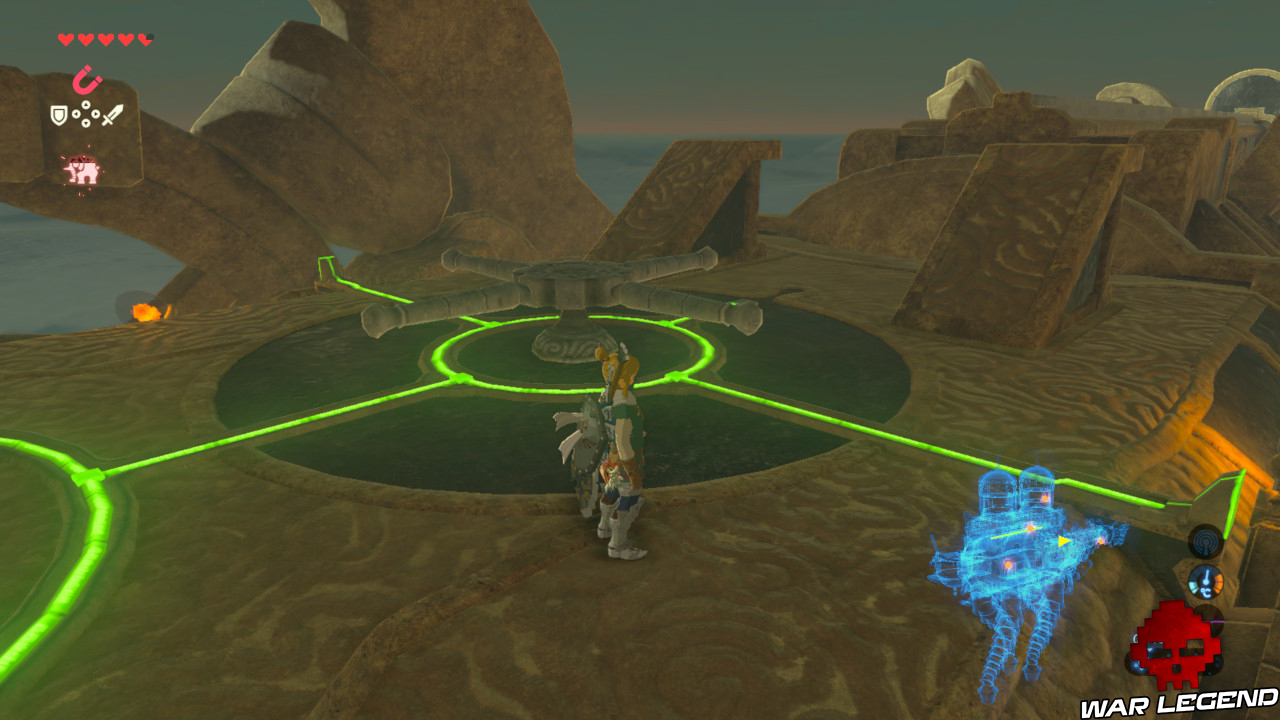Image resolution: width=1280 pixels, height=720 pixels.
Task: Click the sword icon in the HUD
Action: coord(113,113)
